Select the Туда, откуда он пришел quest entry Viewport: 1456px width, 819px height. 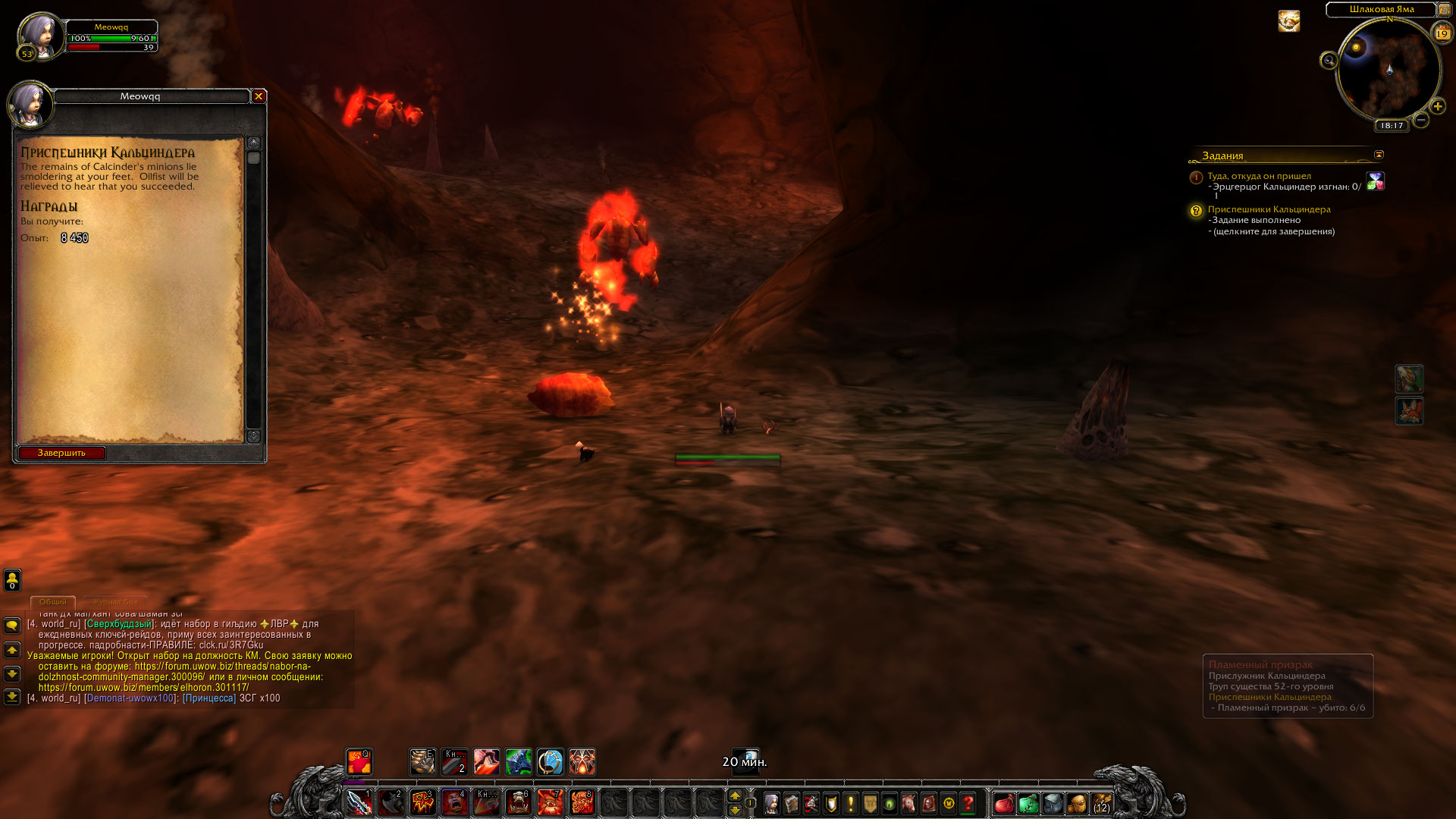click(1259, 176)
